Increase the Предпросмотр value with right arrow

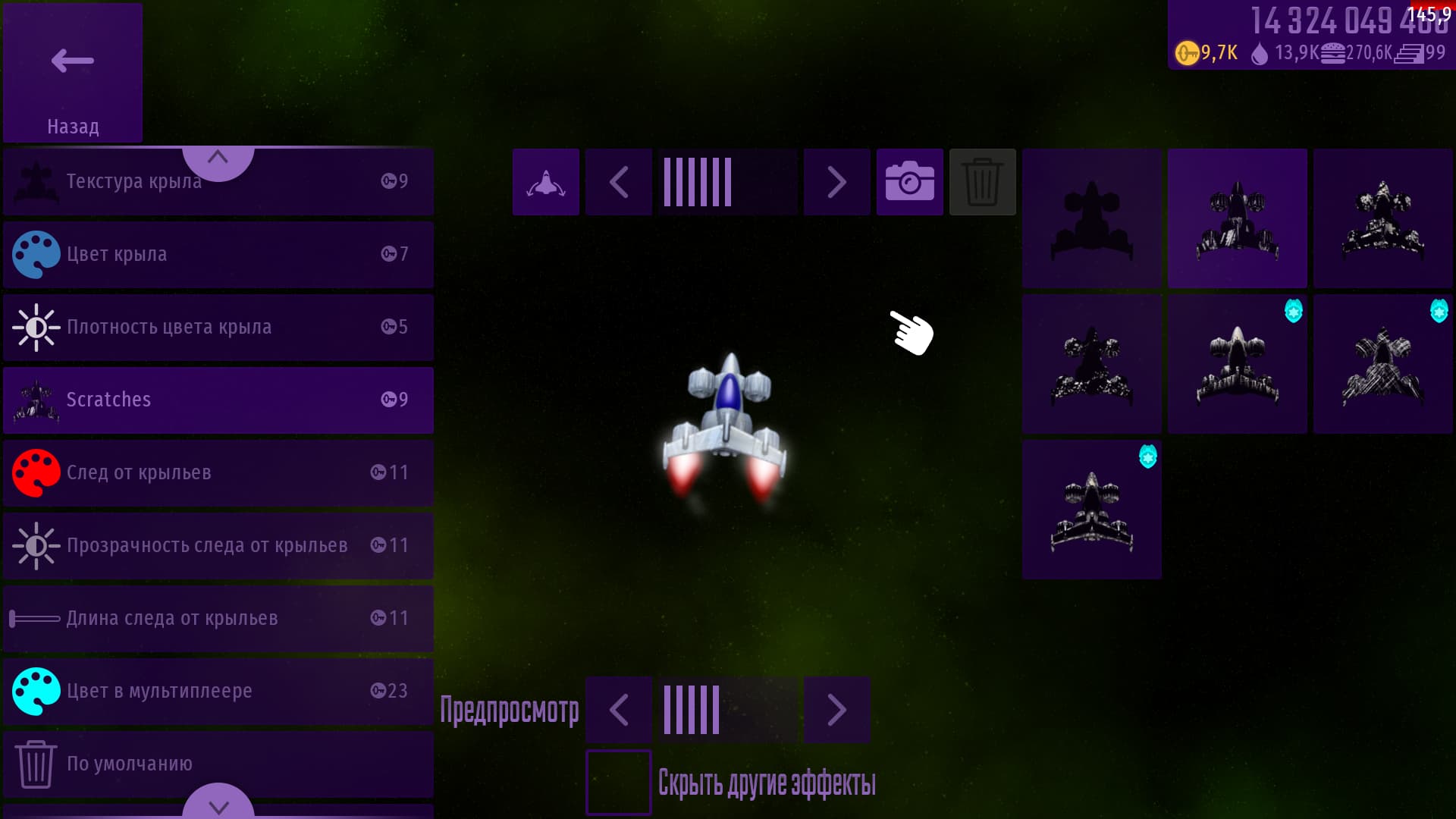click(x=836, y=710)
